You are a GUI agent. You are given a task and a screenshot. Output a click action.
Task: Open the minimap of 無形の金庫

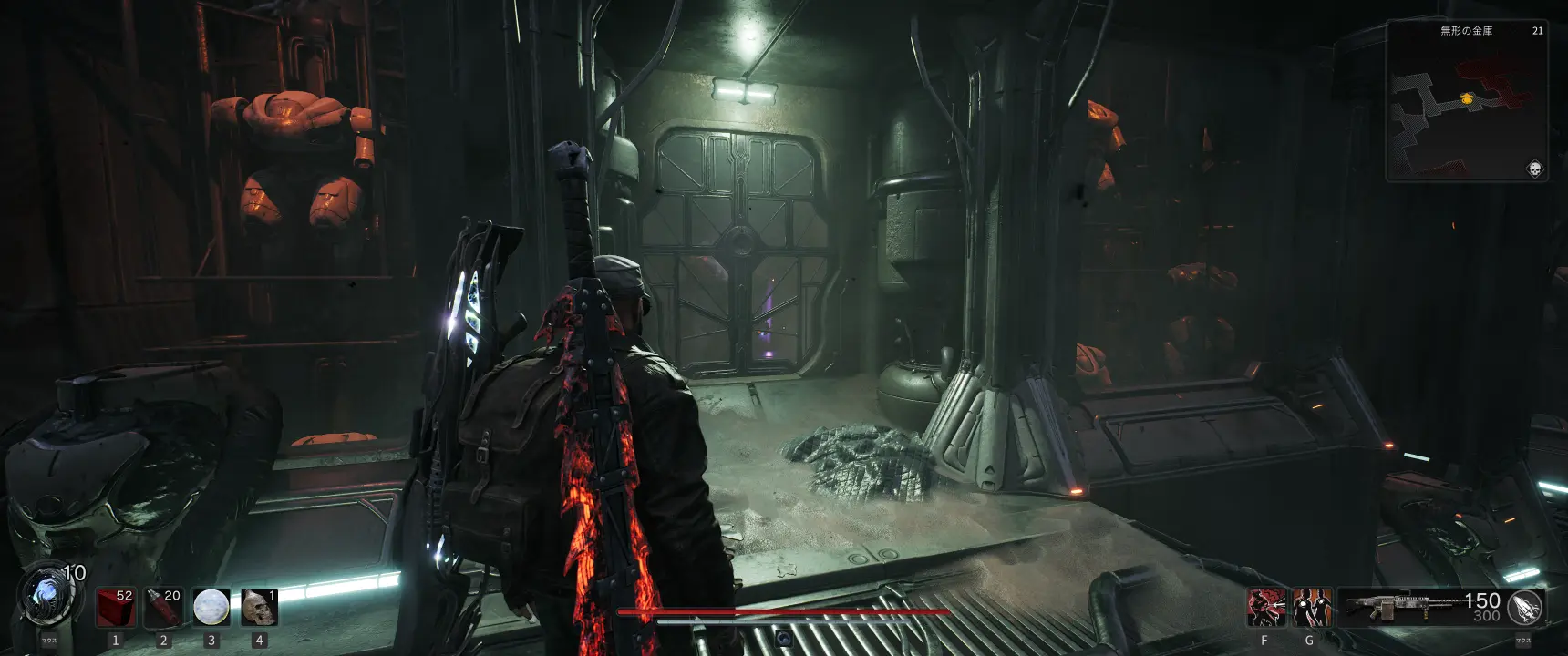coord(1466,100)
